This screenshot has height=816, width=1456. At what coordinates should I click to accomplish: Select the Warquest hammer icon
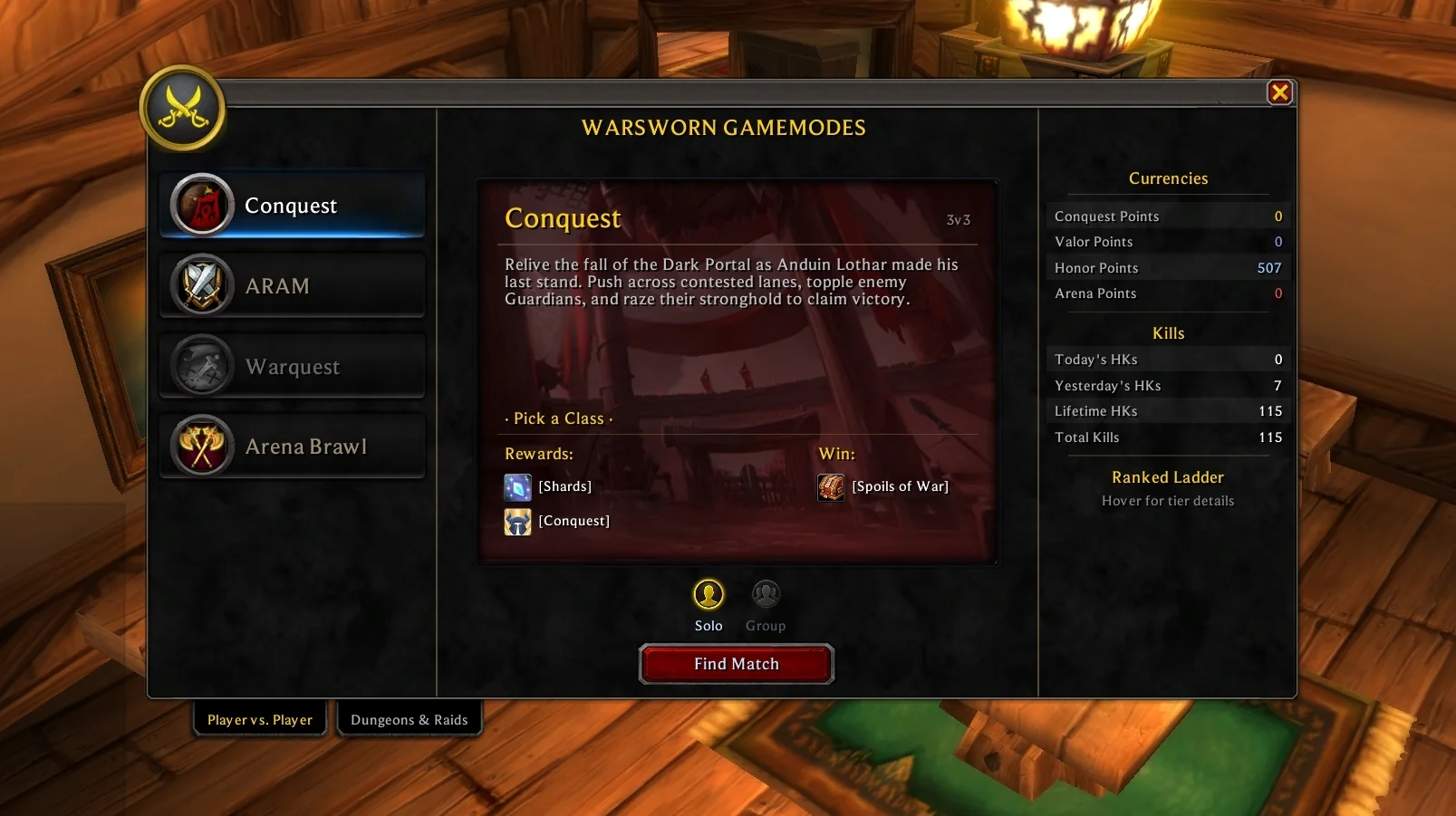(201, 366)
